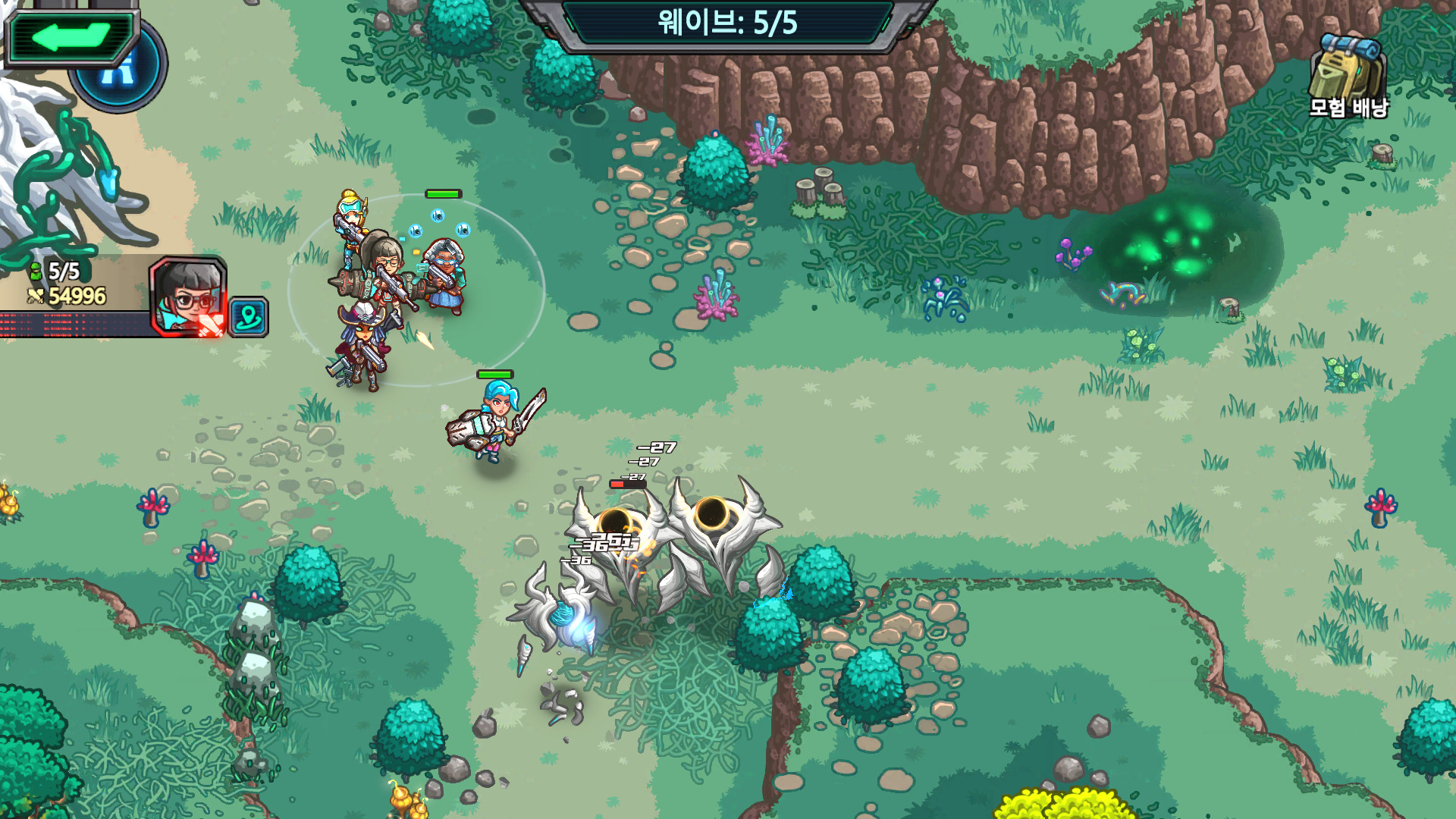Click the 웨이브: 5/5 wave banner
Screen dimensions: 1456x819
coord(728,23)
